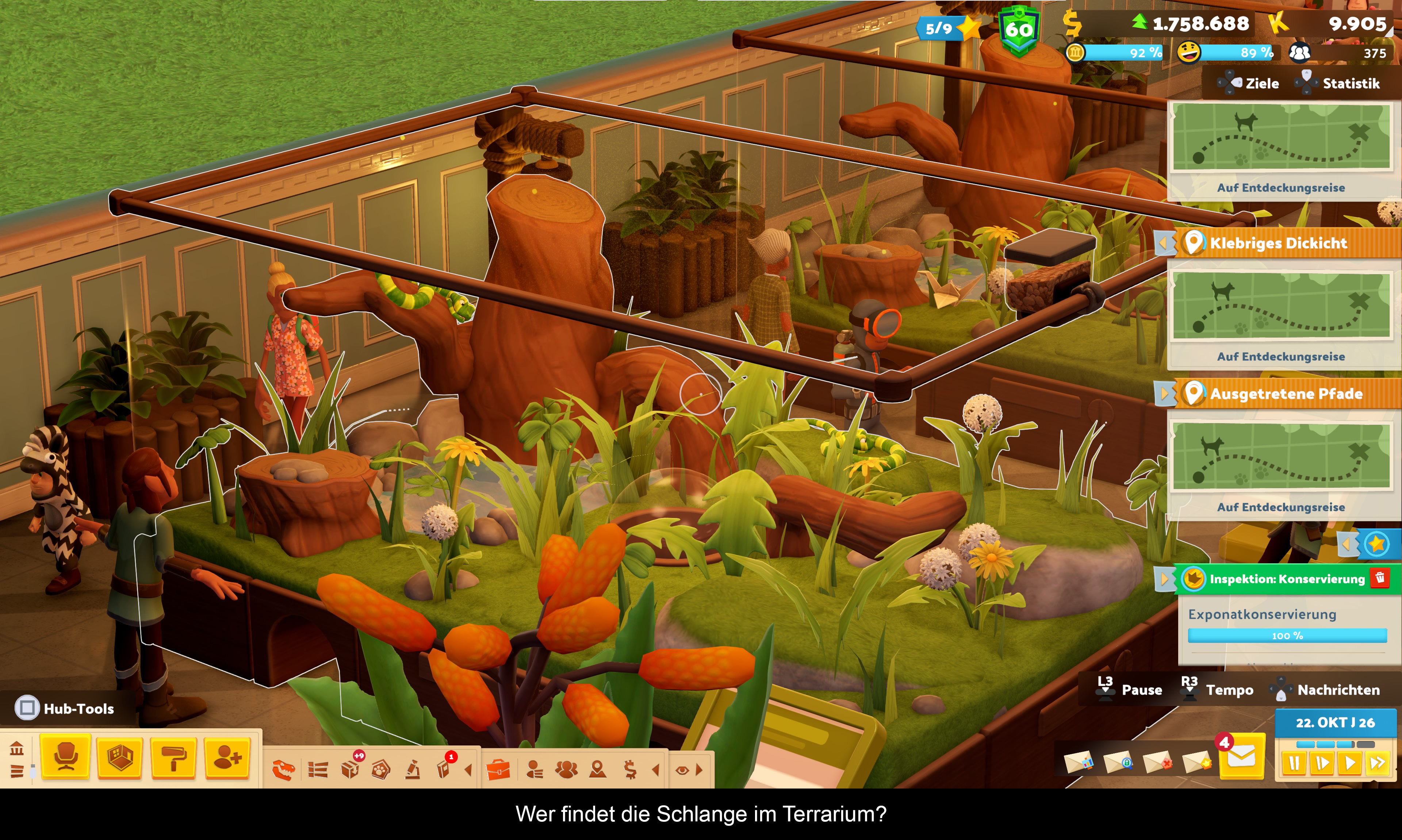This screenshot has width=1402, height=840.
Task: Open the hire staff menu
Action: [x=227, y=757]
